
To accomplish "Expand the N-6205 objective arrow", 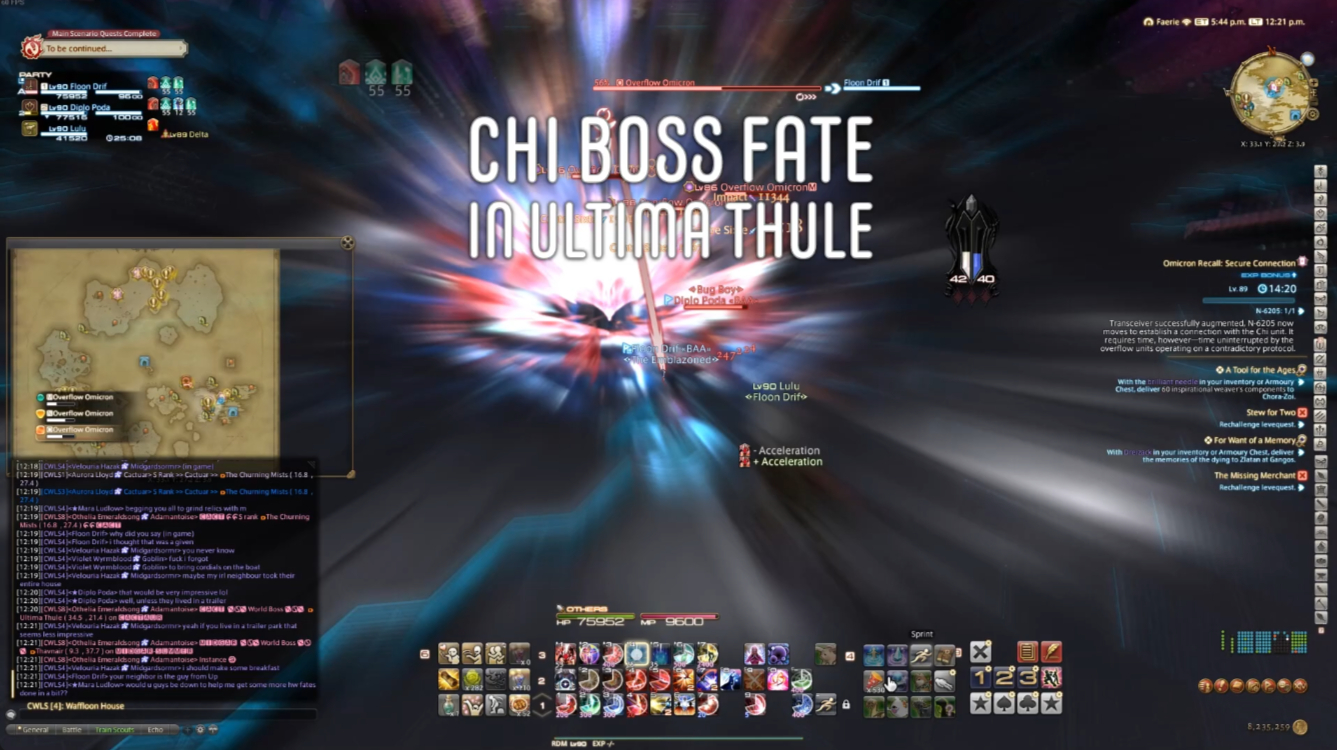I will click(1300, 311).
